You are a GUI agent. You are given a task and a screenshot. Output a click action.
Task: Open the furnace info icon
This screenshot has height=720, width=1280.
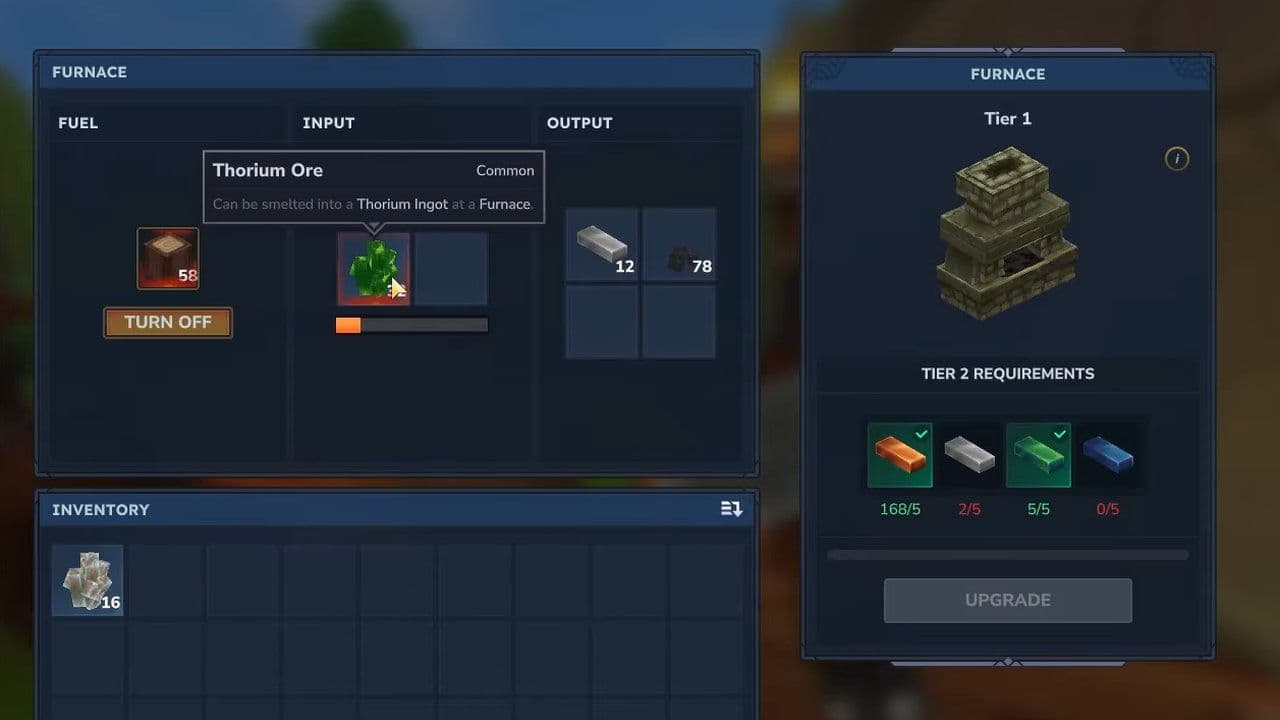[1177, 159]
